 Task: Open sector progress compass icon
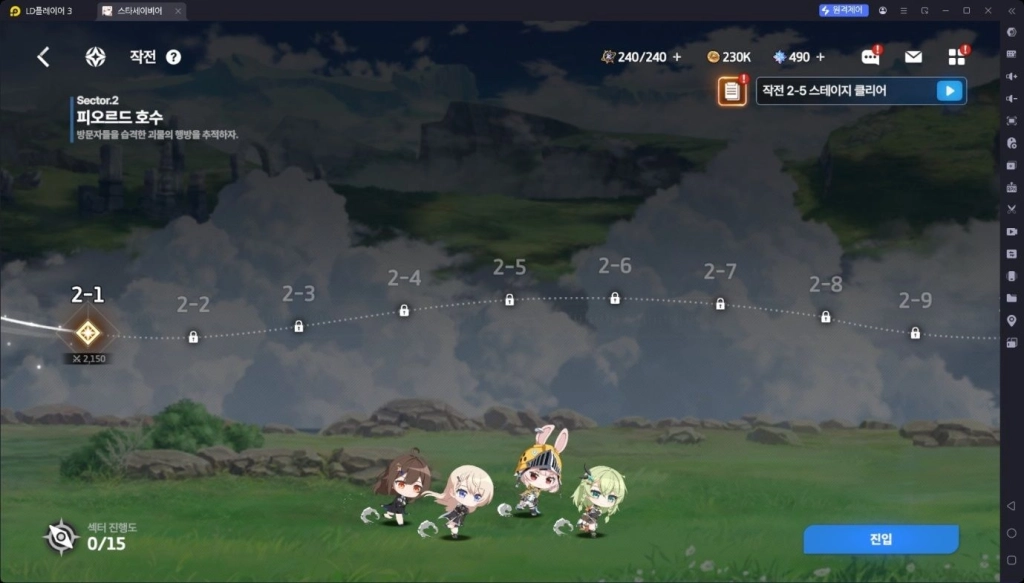[61, 538]
